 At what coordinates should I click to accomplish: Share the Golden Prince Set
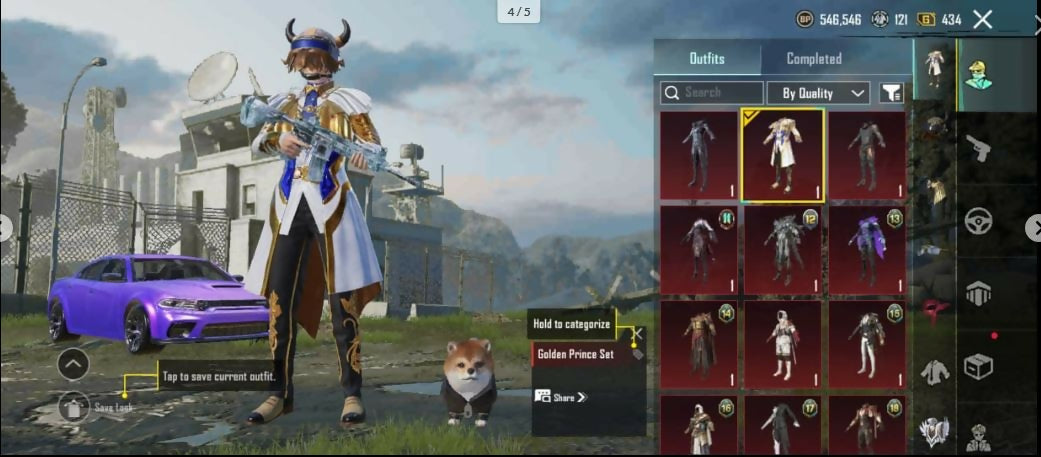[561, 397]
